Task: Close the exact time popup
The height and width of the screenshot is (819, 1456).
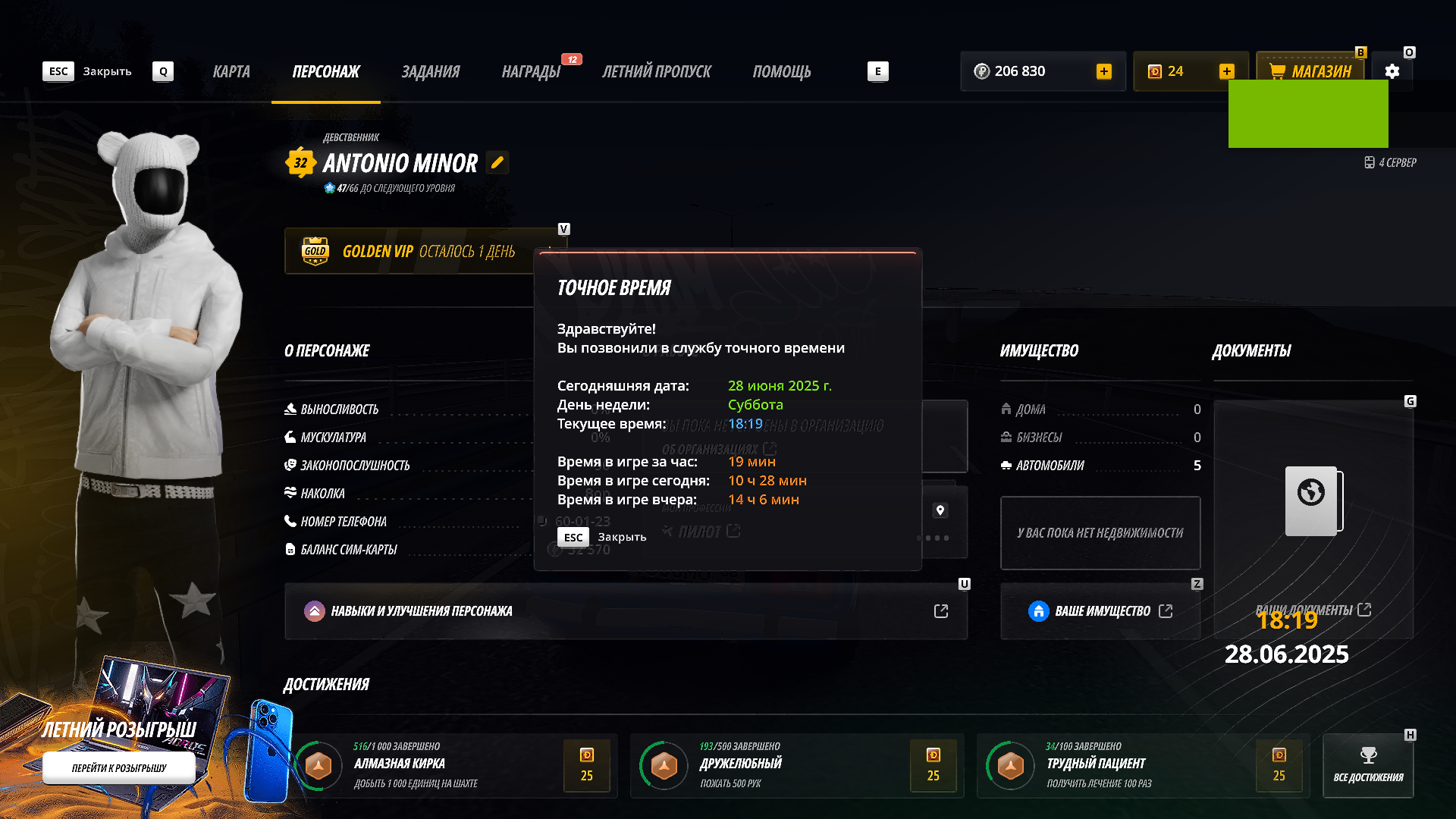Action: (x=602, y=537)
